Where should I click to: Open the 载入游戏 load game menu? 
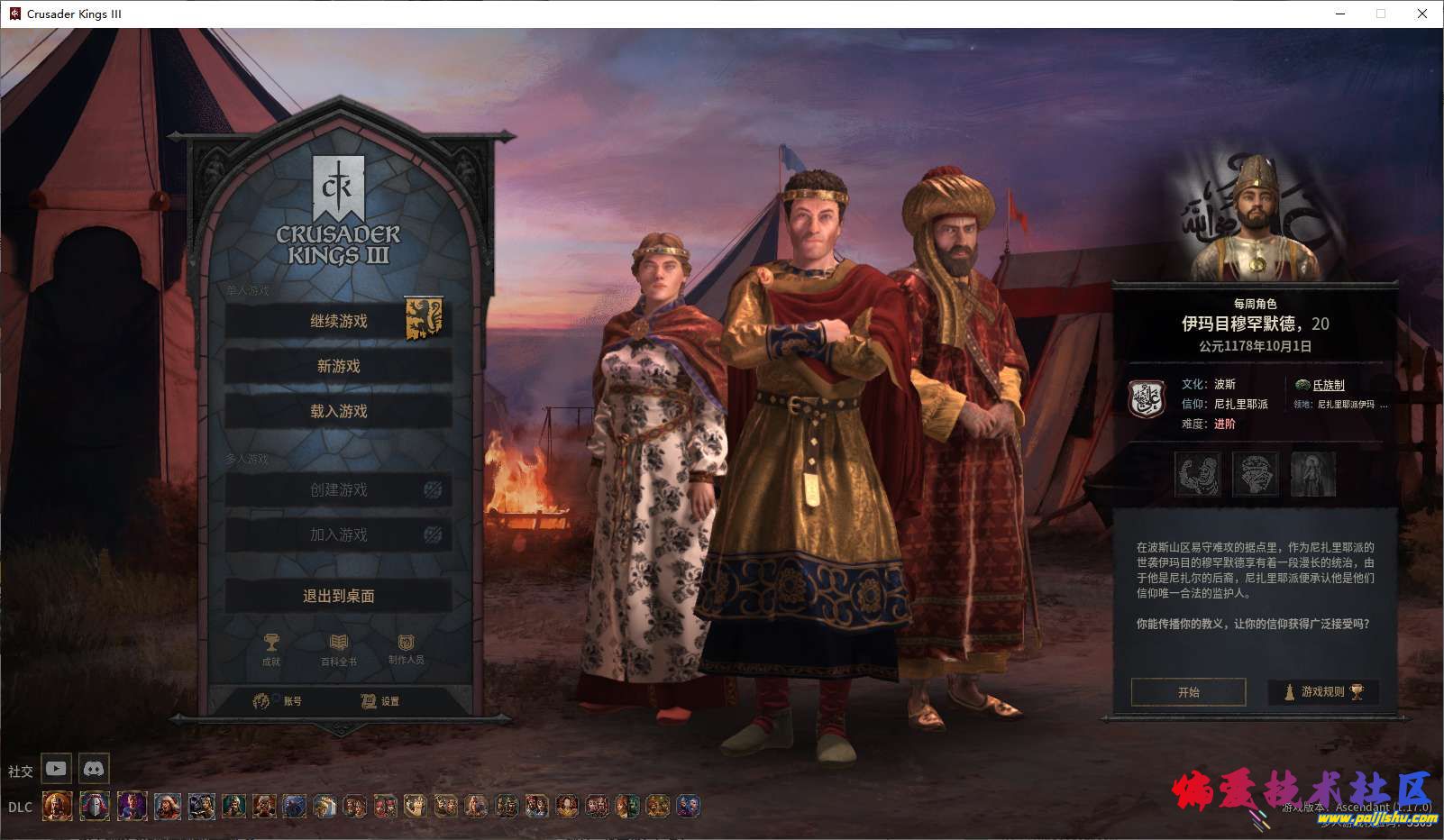click(338, 411)
